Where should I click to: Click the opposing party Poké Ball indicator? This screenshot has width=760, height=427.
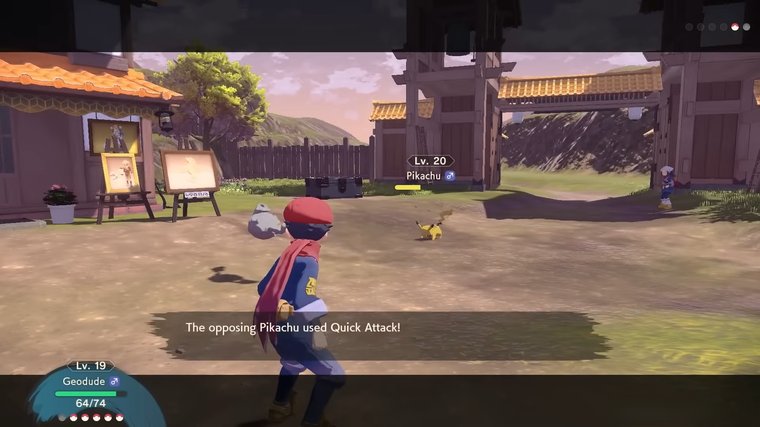[717, 27]
